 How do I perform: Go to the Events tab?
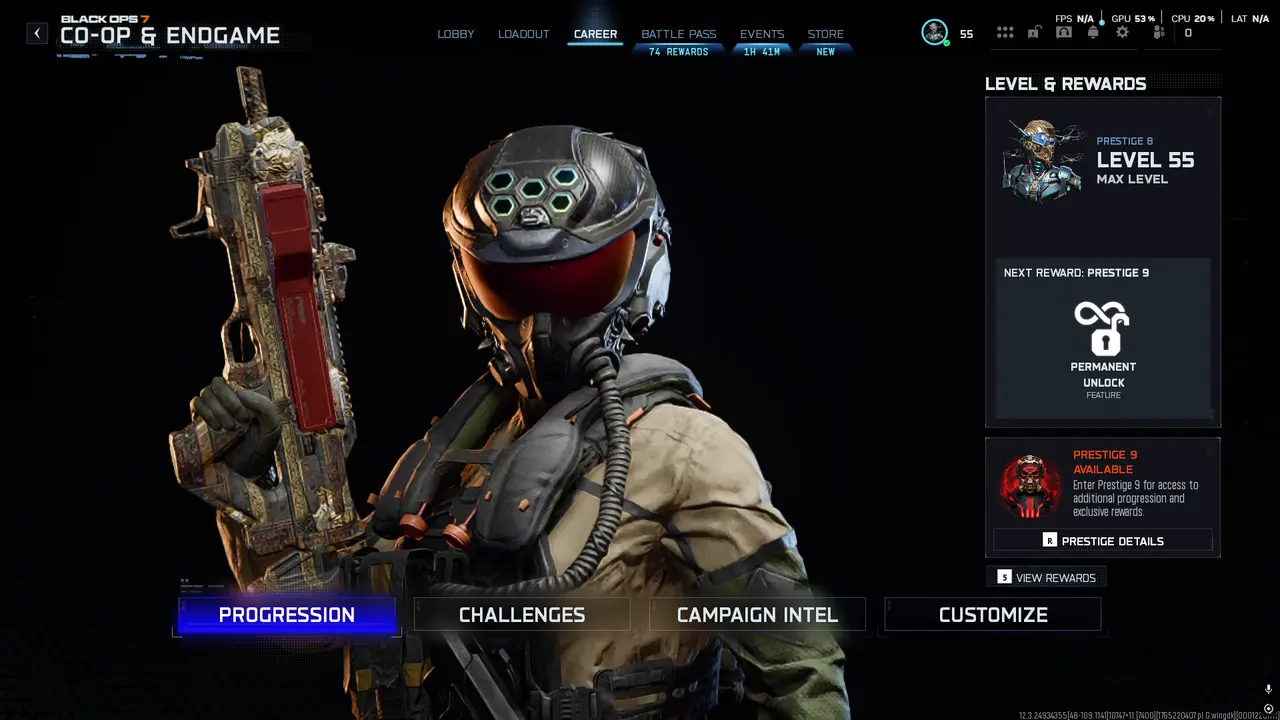(762, 34)
